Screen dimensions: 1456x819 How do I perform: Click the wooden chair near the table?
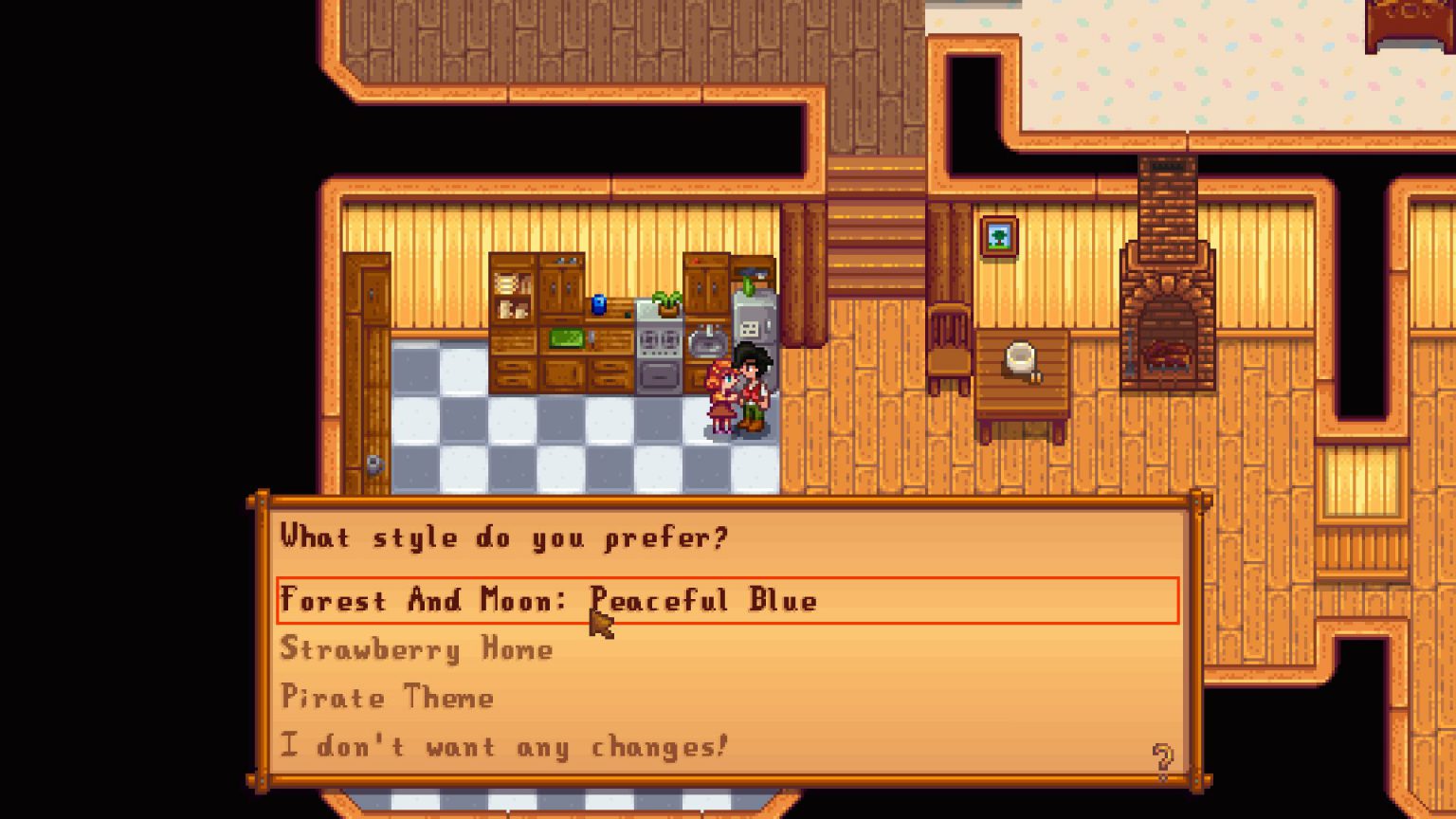click(x=948, y=346)
